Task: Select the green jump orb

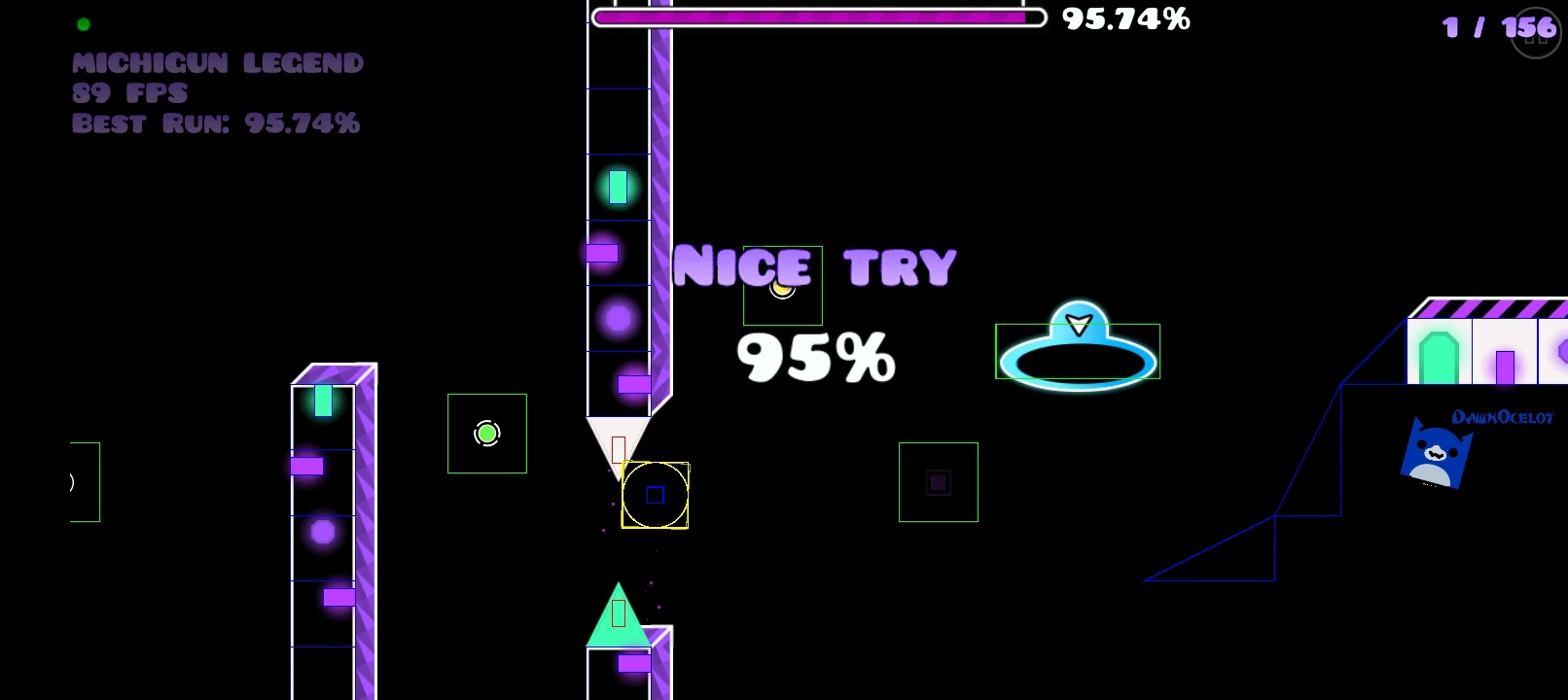Action: tap(486, 434)
